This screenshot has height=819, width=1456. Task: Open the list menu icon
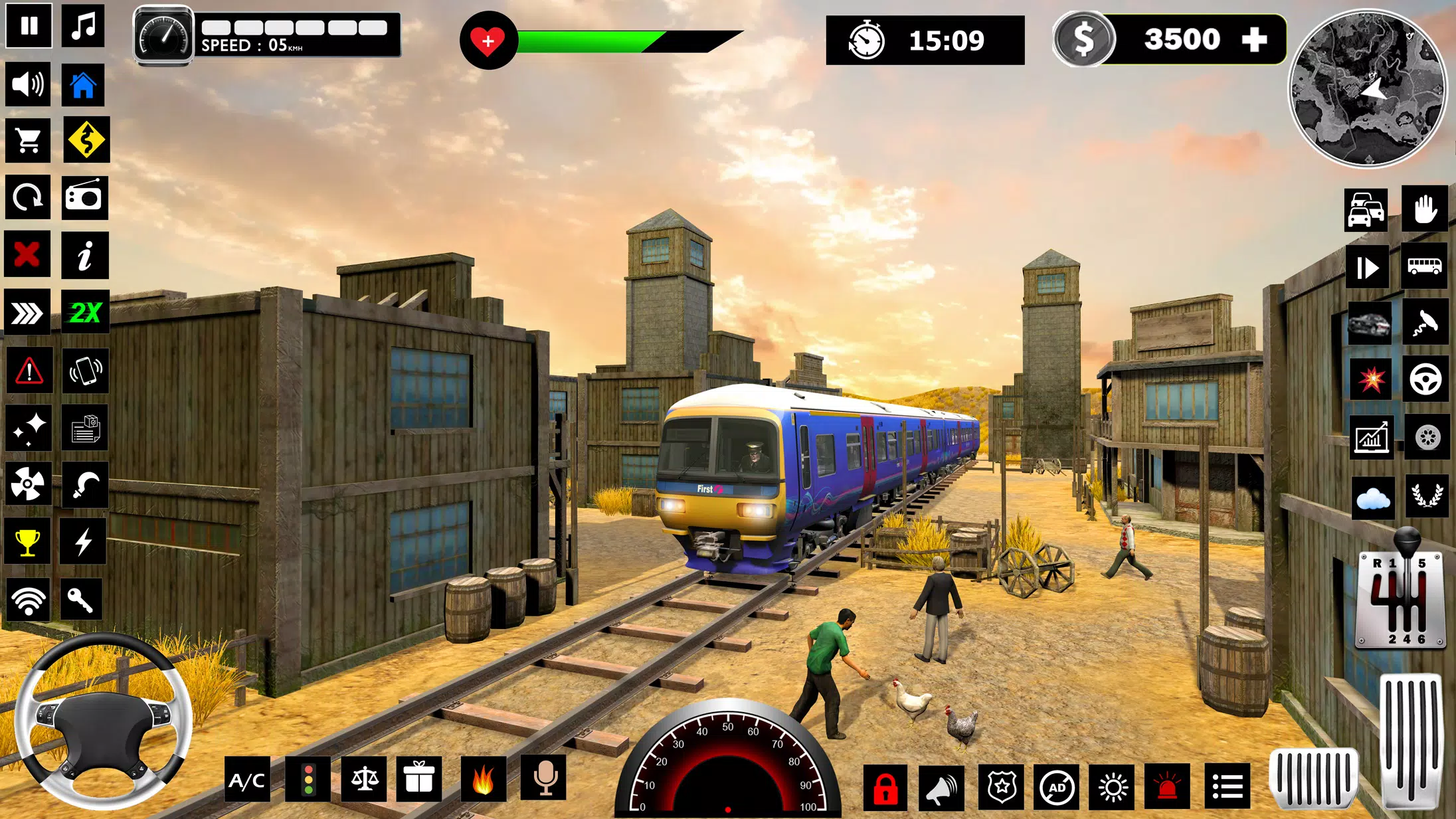tap(1227, 788)
